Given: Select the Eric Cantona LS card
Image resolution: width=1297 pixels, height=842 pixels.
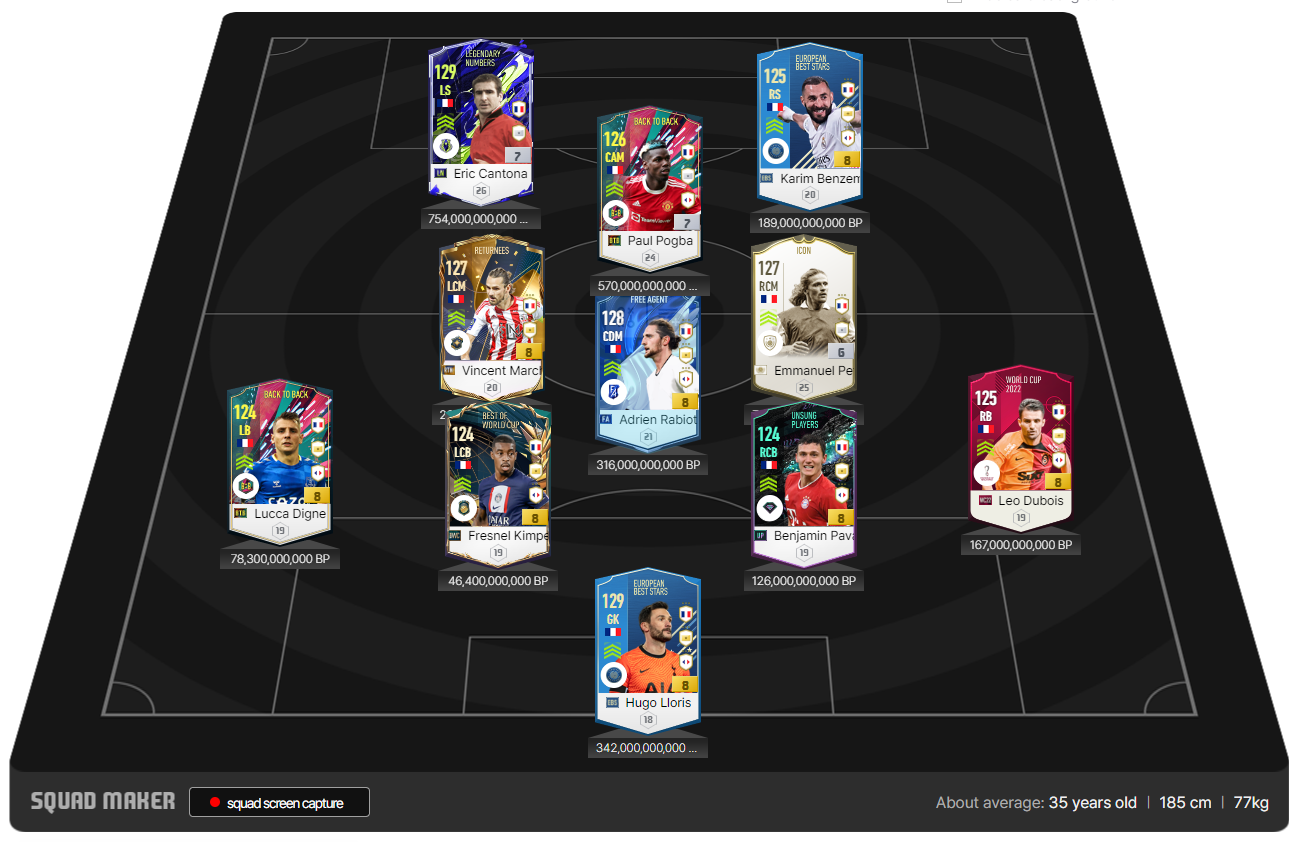Looking at the screenshot, I should [x=480, y=110].
